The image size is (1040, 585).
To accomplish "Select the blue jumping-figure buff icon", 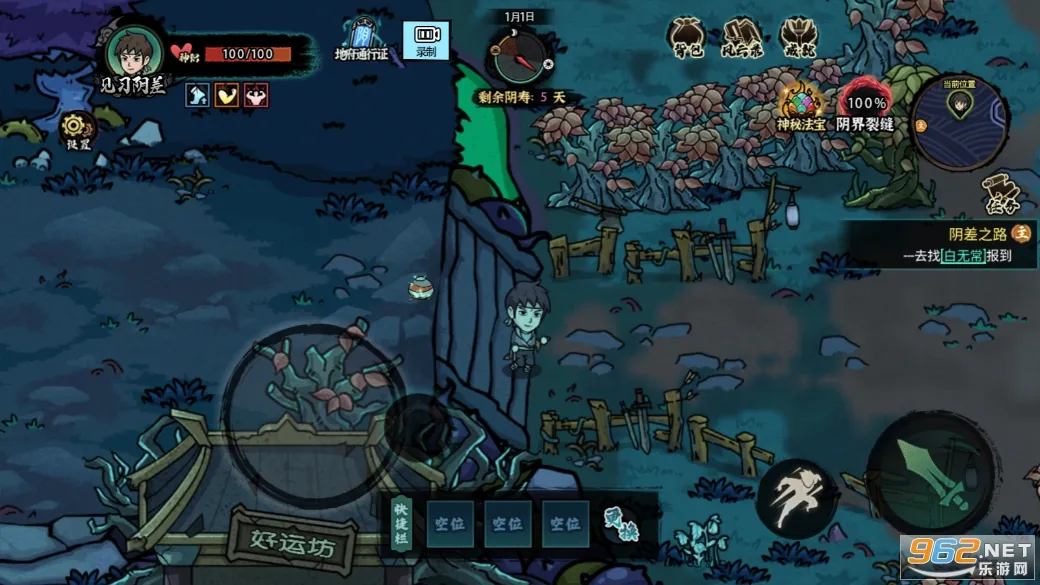I will (x=197, y=96).
